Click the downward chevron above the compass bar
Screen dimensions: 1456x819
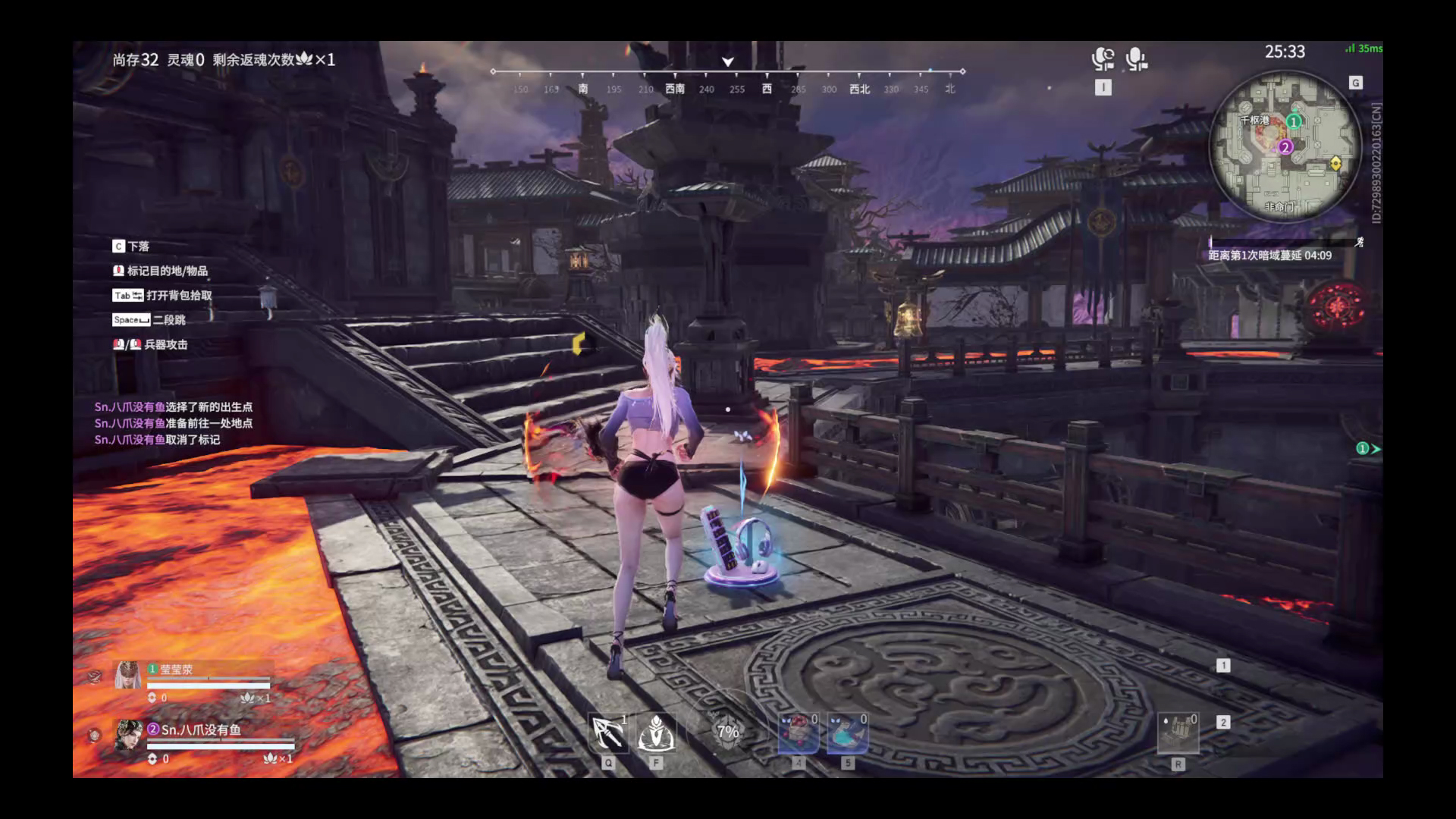(x=728, y=60)
